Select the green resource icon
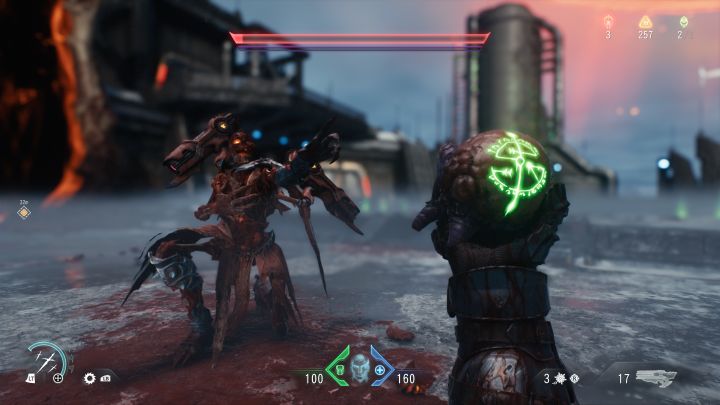Screen dimensions: 720x405 684,21
